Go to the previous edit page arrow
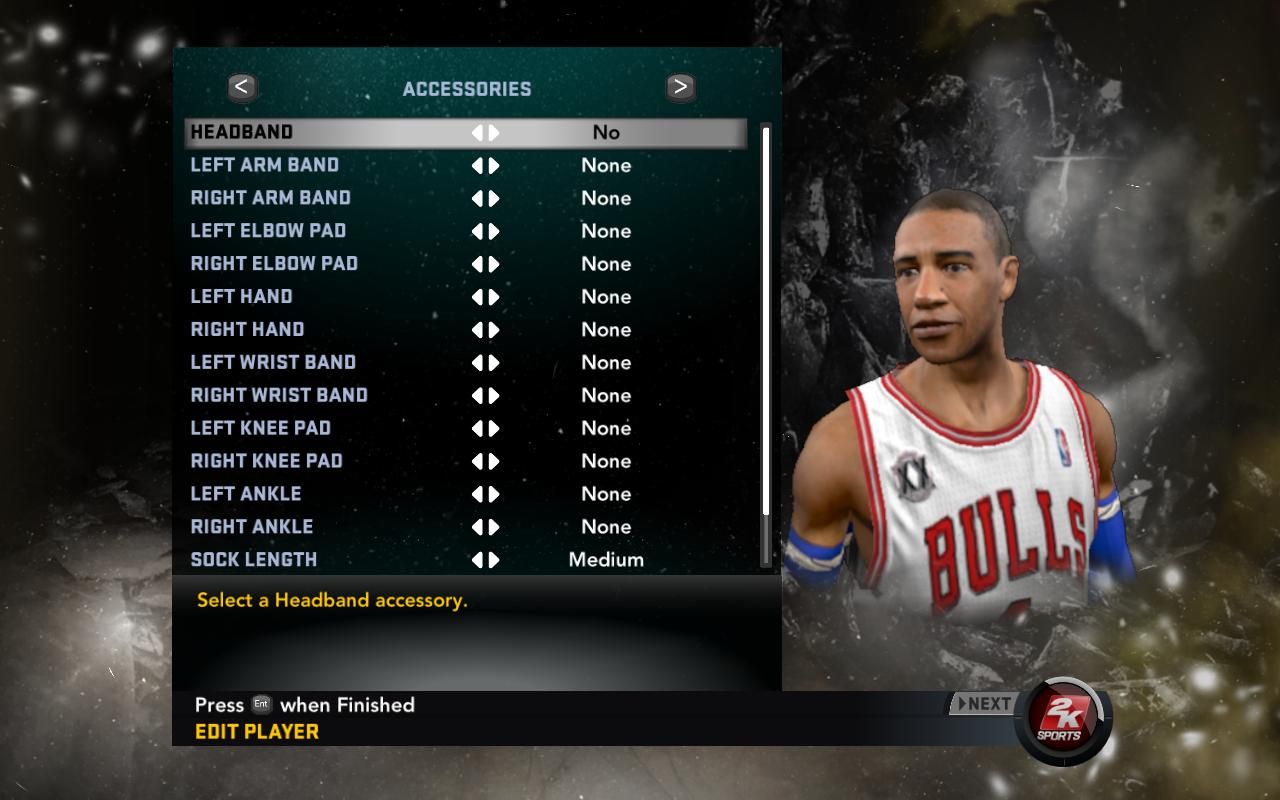The image size is (1280, 800). (x=241, y=88)
